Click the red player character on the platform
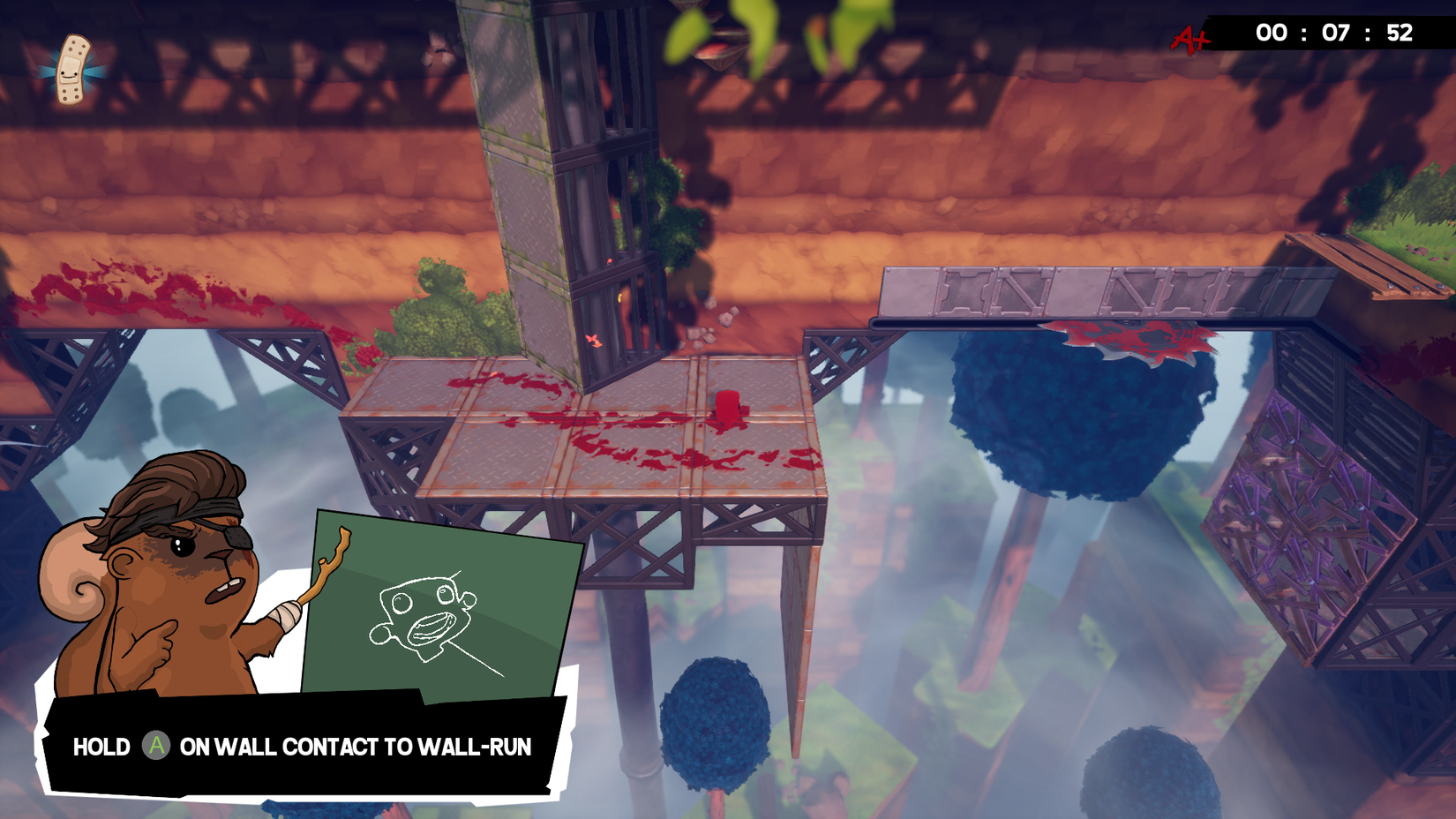 (725, 404)
